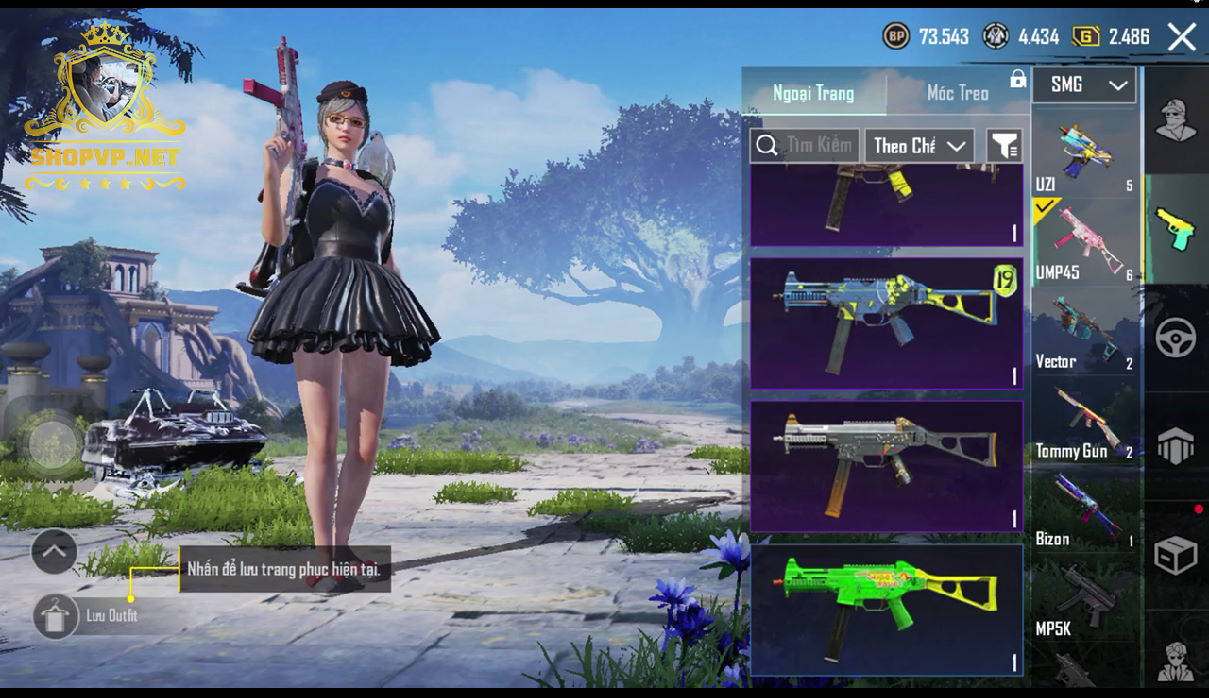Click the Tìm Kiếm search field

pos(805,146)
